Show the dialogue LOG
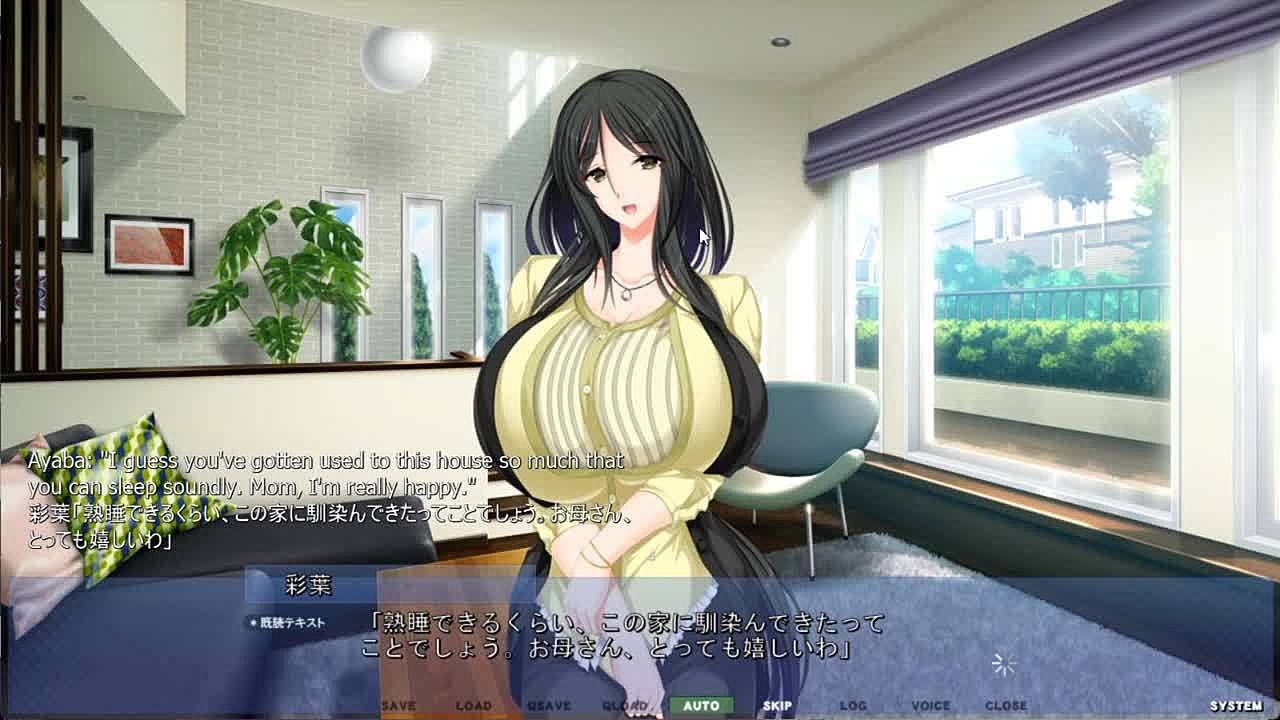Screen dimensions: 1280x720 853,705
